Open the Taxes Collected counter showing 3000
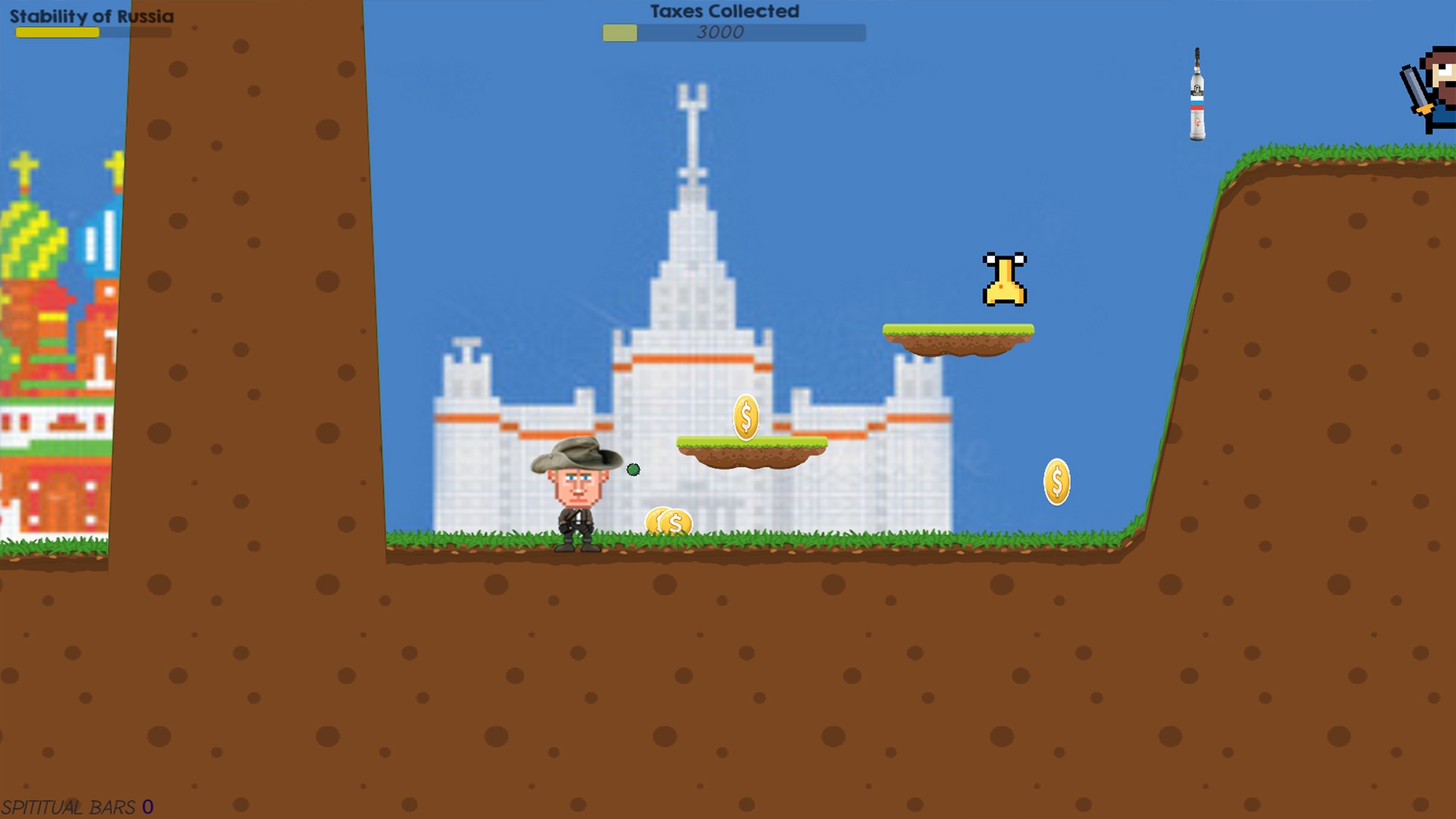Screen dimensions: 1456x819 pyautogui.click(x=720, y=33)
